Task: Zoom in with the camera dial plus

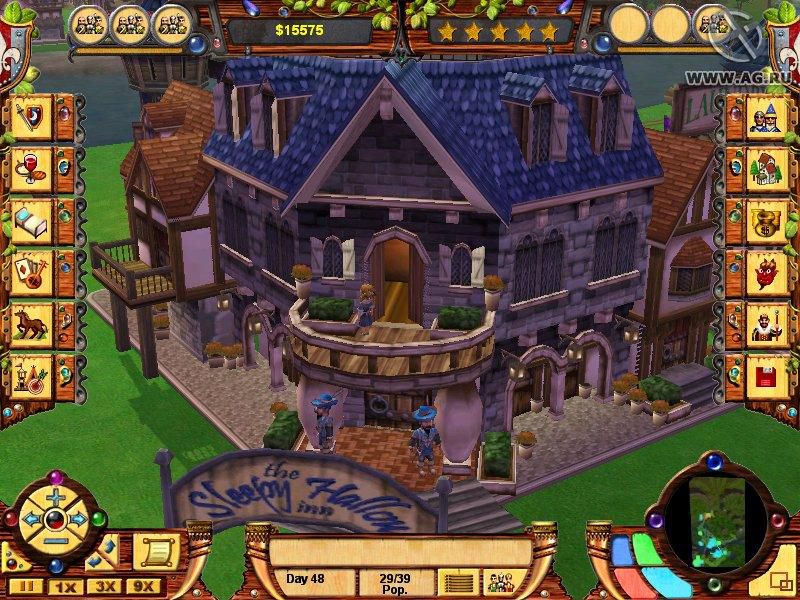Action: 55,497
